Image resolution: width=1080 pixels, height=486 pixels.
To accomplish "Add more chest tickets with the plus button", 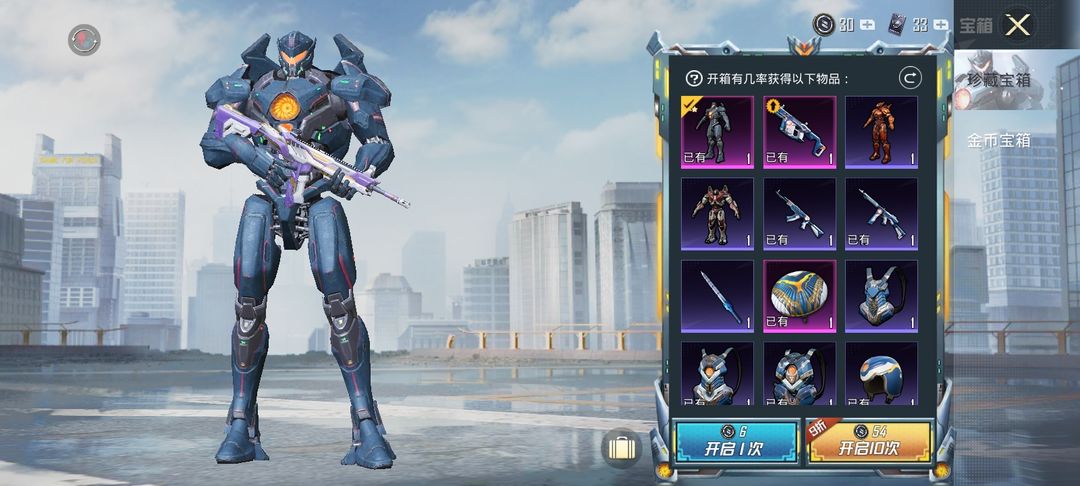I will 941,25.
